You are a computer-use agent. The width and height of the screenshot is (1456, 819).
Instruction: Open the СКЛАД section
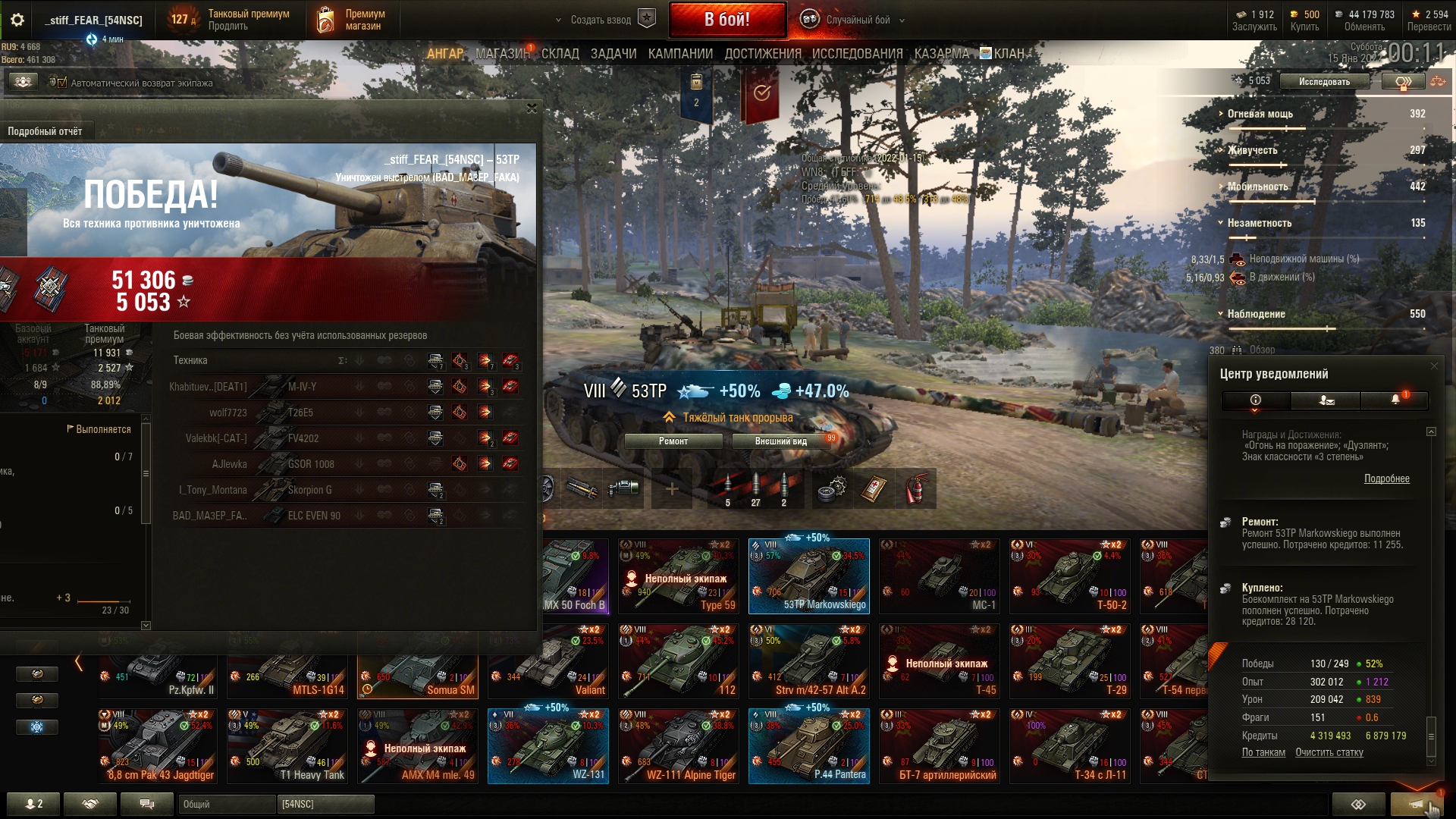[x=560, y=54]
